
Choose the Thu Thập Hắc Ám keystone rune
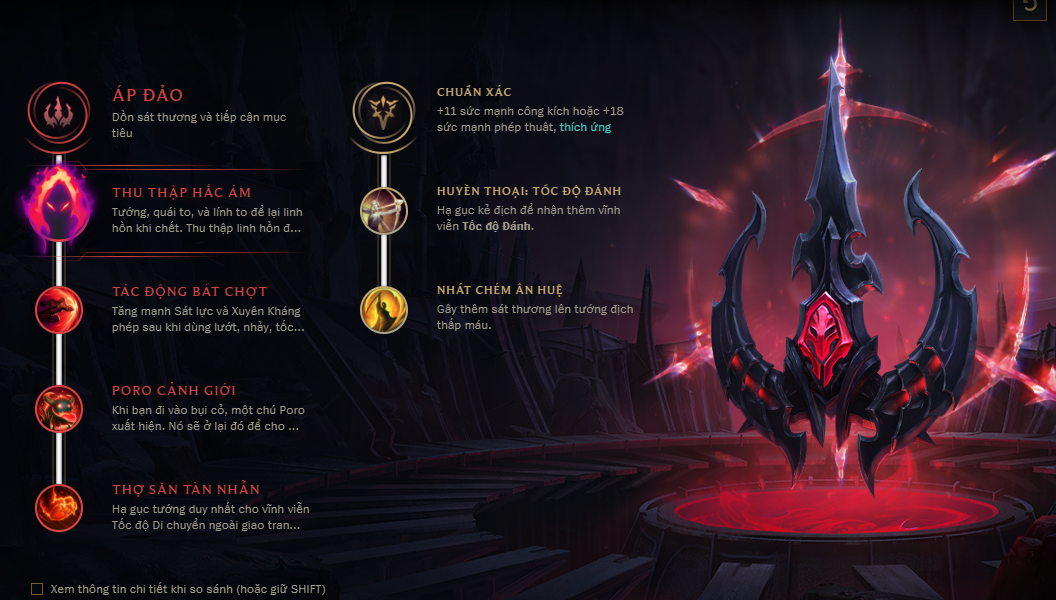coord(58,210)
